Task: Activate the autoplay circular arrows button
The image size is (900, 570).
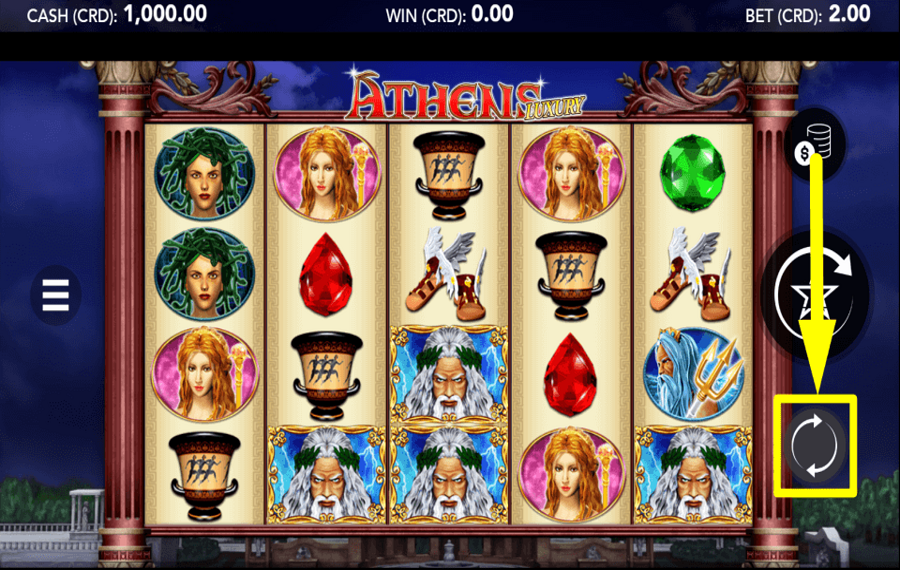Action: (816, 446)
